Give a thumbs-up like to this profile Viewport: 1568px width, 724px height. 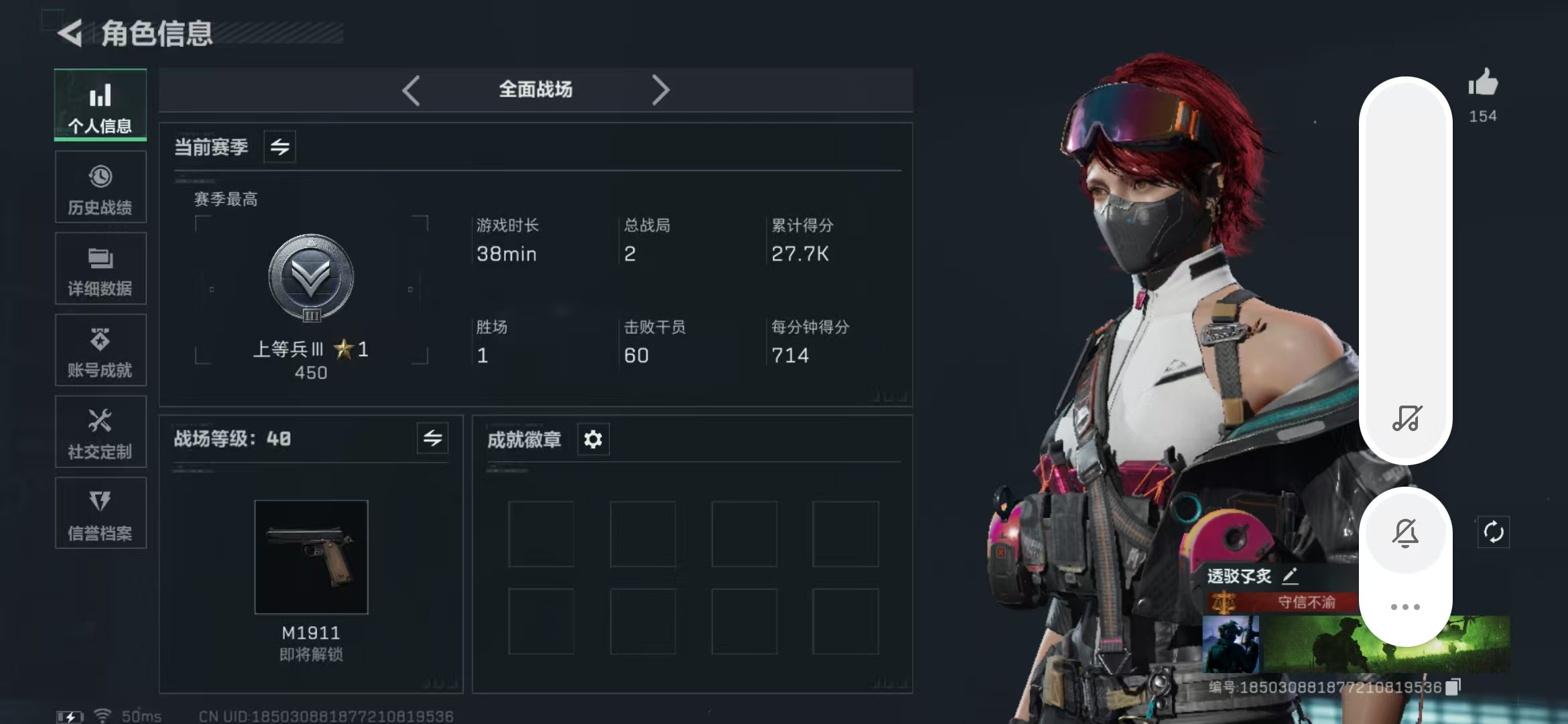point(1482,84)
